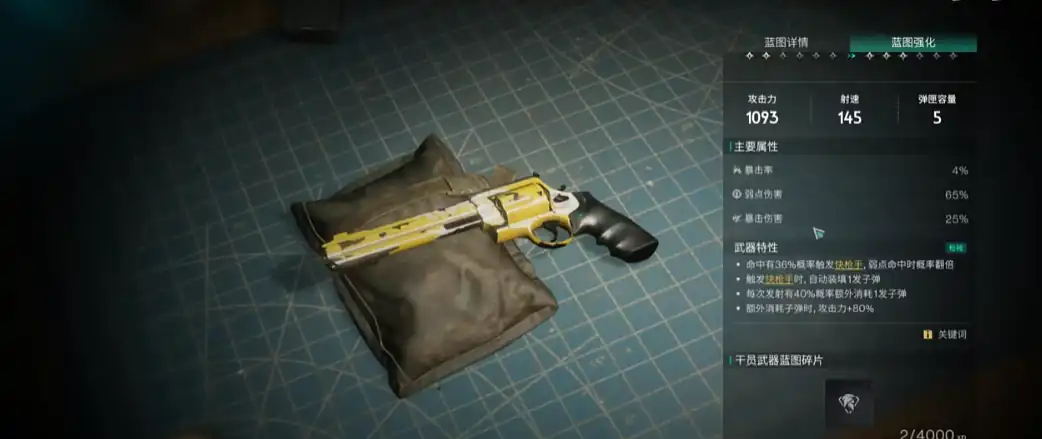Select the 蓝图强化 tab
The width and height of the screenshot is (1042, 439).
[912, 43]
